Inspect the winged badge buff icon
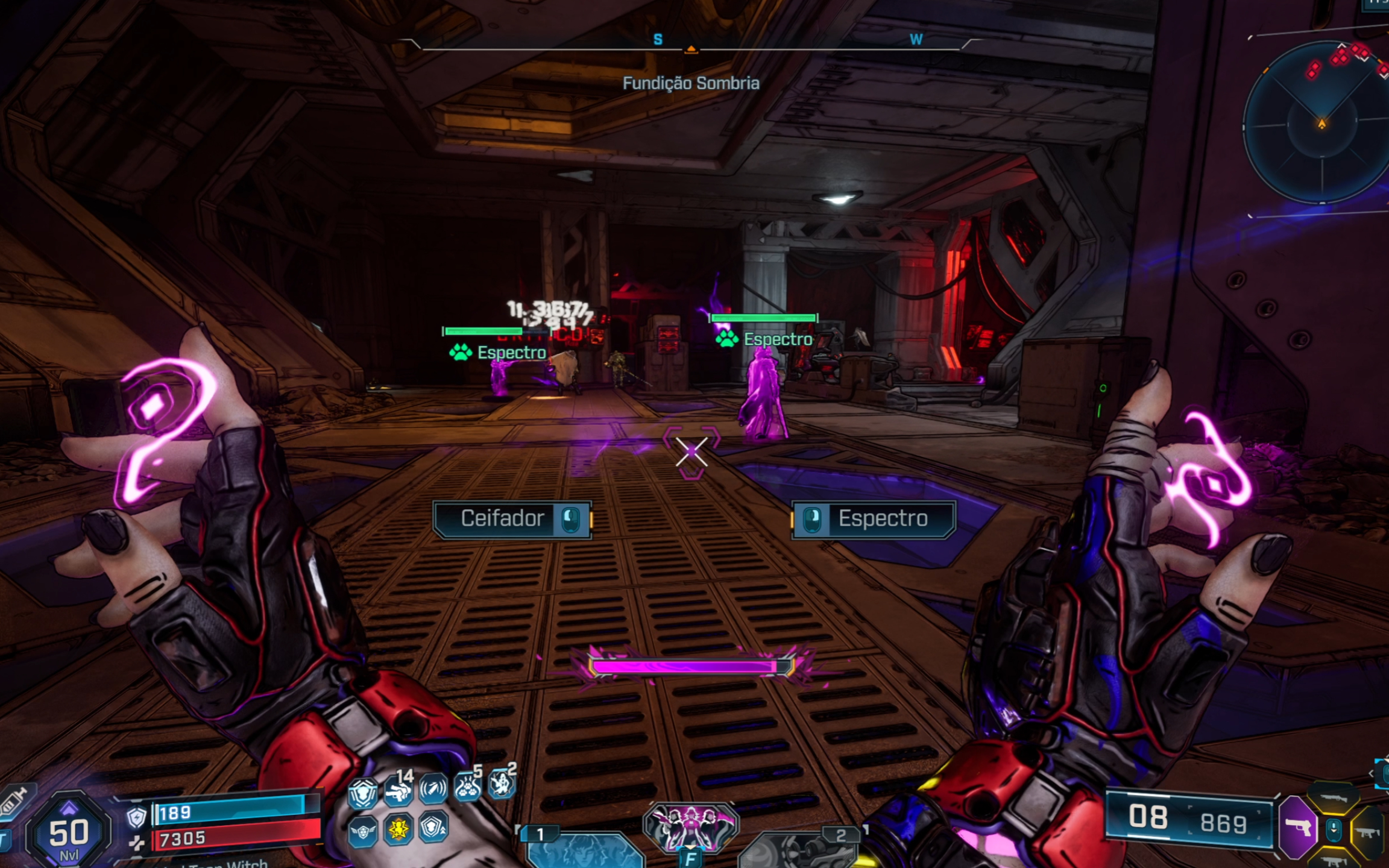The height and width of the screenshot is (868, 1389). 363,832
